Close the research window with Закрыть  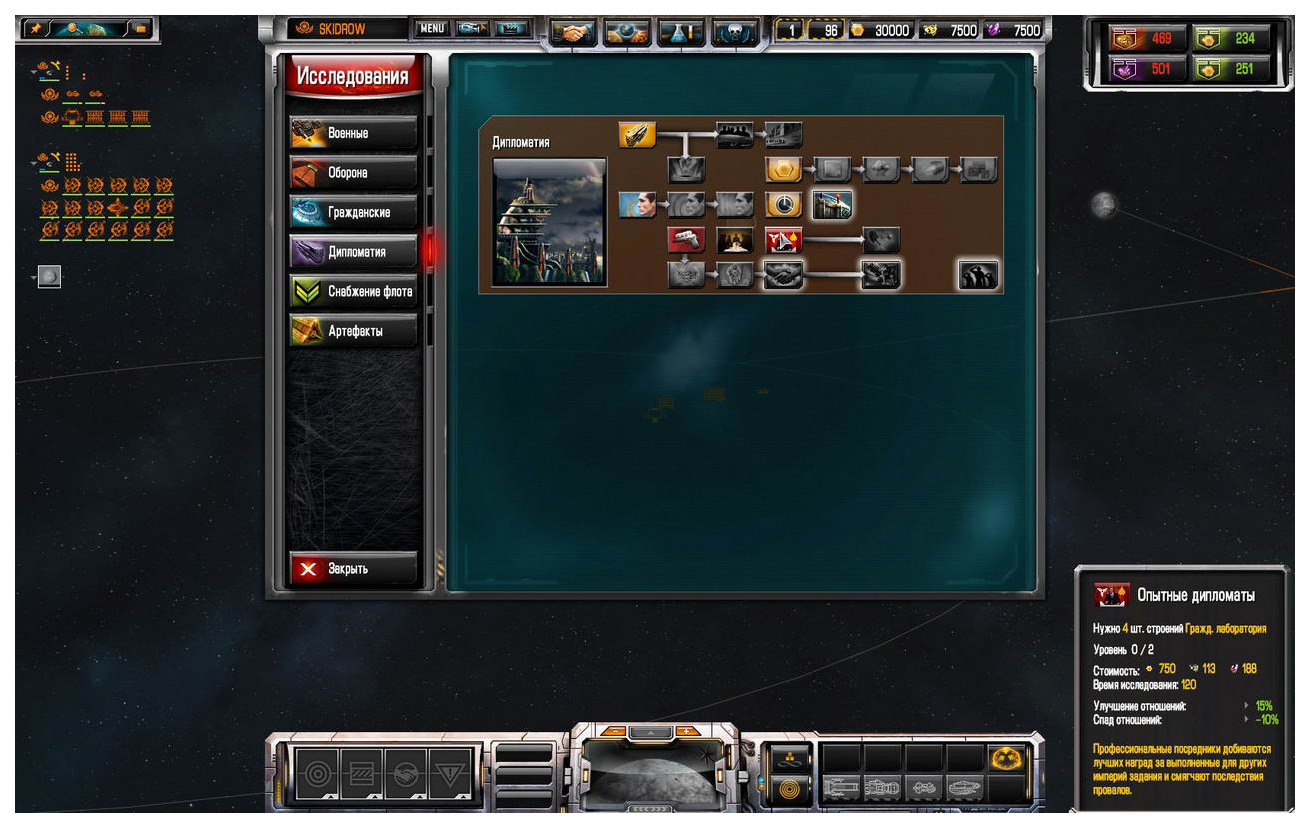[x=353, y=568]
